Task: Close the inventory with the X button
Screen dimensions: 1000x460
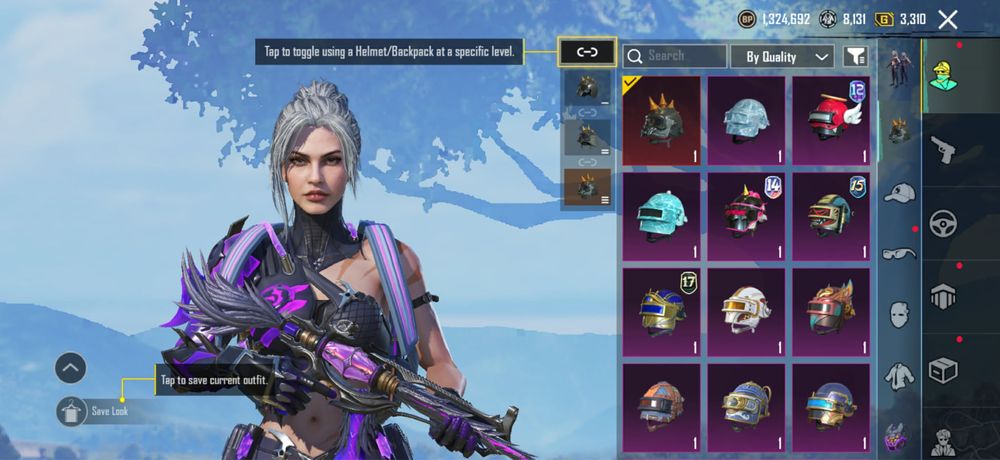Action: 948,19
